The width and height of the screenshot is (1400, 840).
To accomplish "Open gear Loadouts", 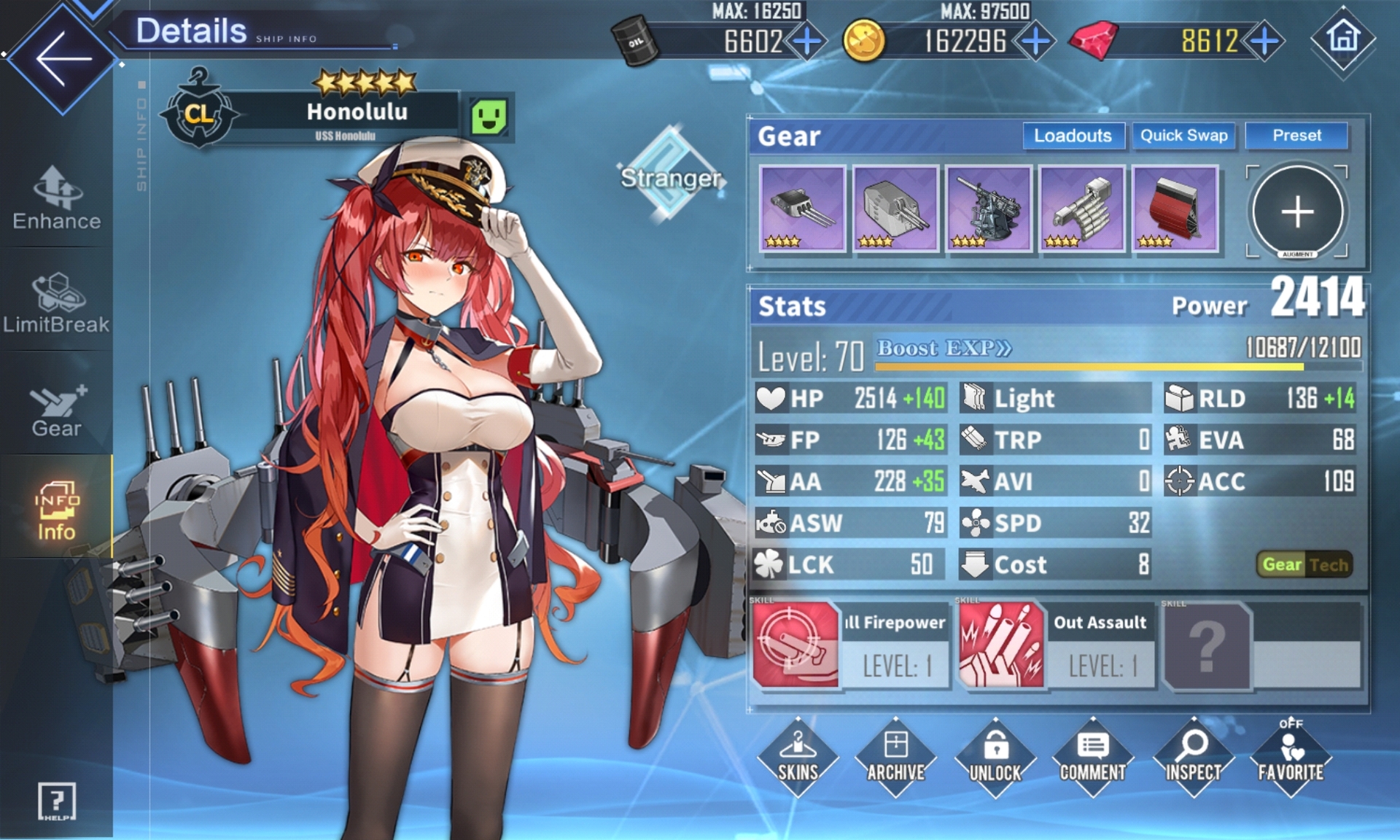I will tap(1073, 136).
